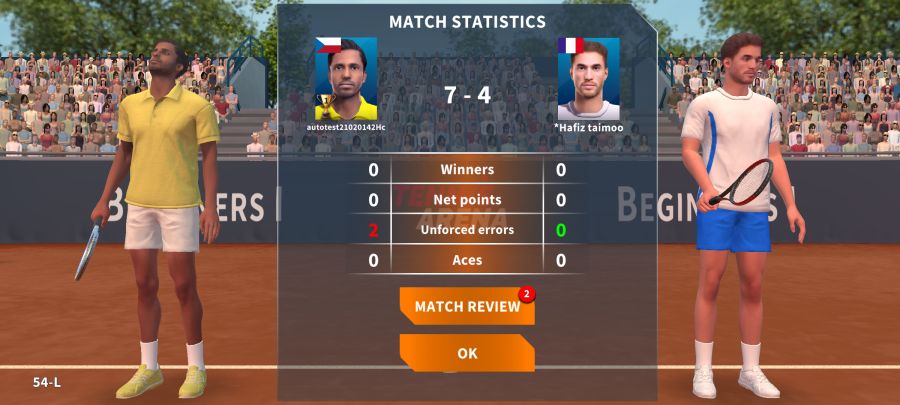This screenshot has height=405, width=900.
Task: Select Hafiz taimoo's player portrait
Action: tap(588, 80)
